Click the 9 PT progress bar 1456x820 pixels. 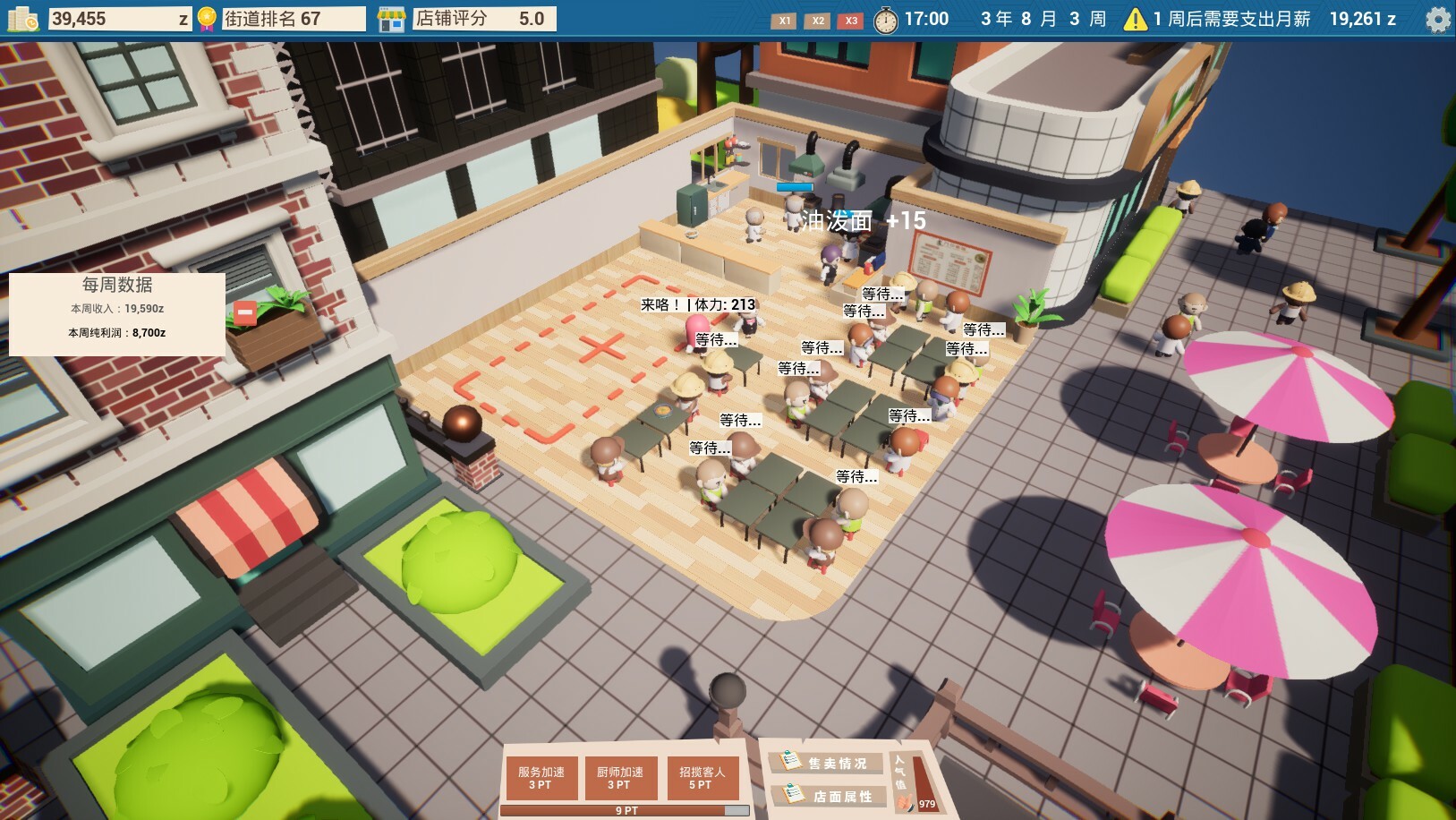[626, 809]
